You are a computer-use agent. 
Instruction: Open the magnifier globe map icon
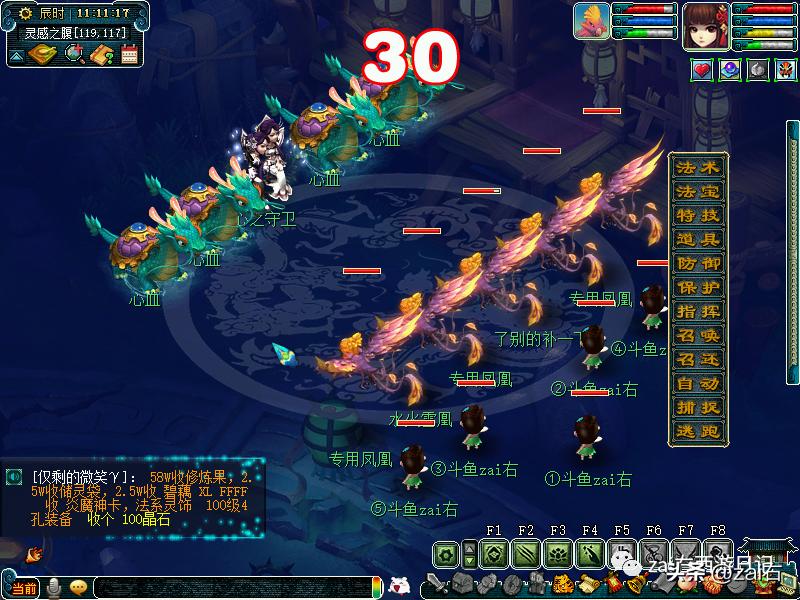(74, 55)
